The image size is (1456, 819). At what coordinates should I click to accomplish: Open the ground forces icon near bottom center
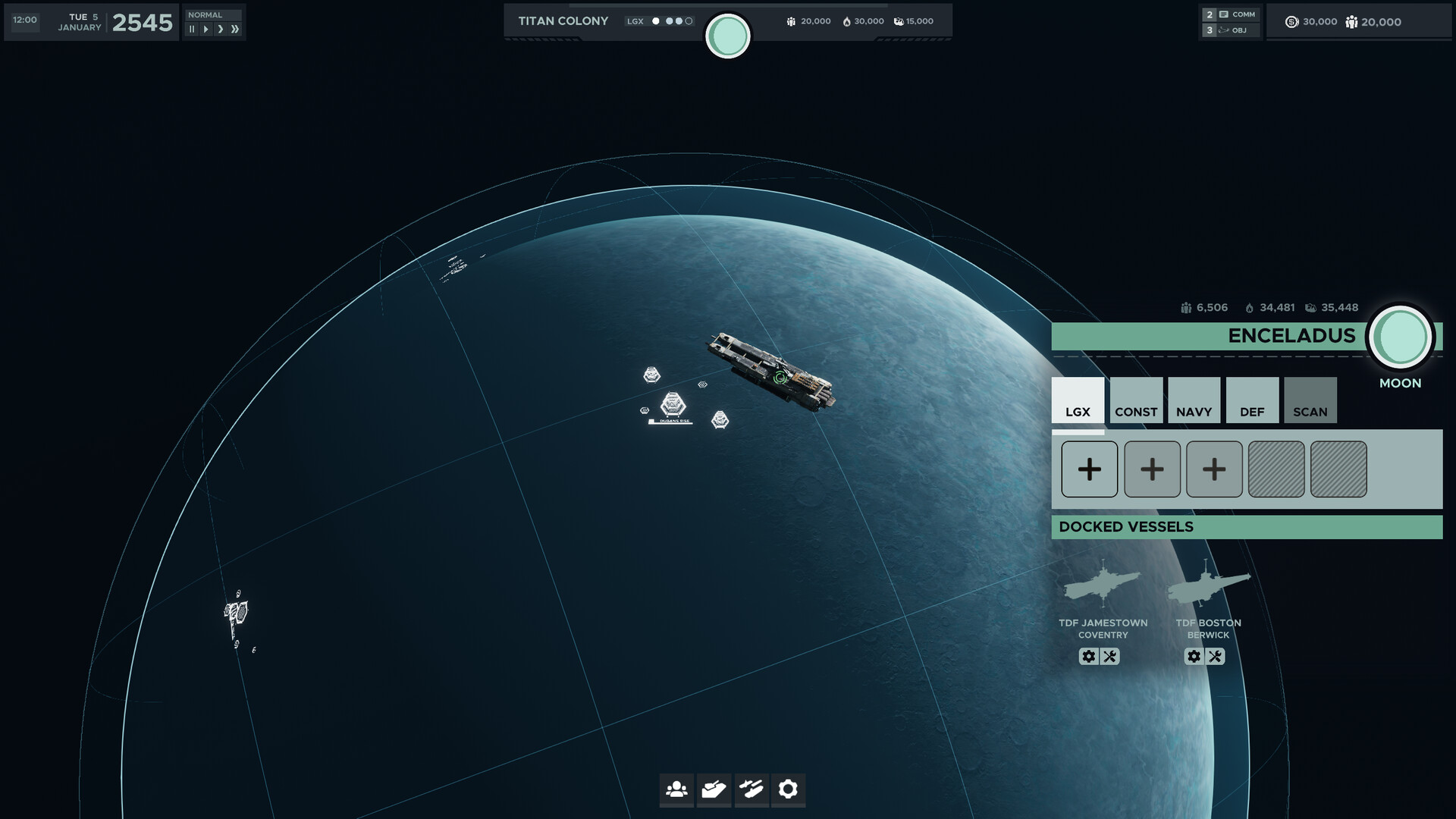point(714,790)
